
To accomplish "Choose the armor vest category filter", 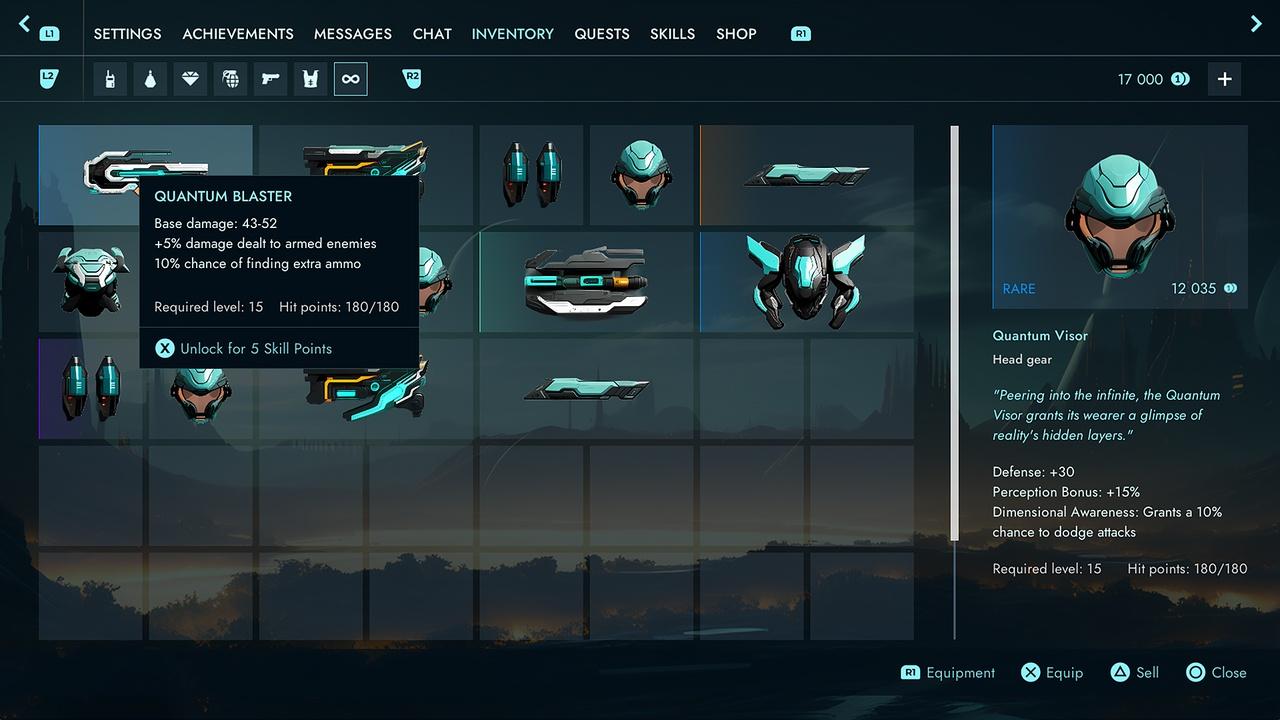I will tap(310, 79).
